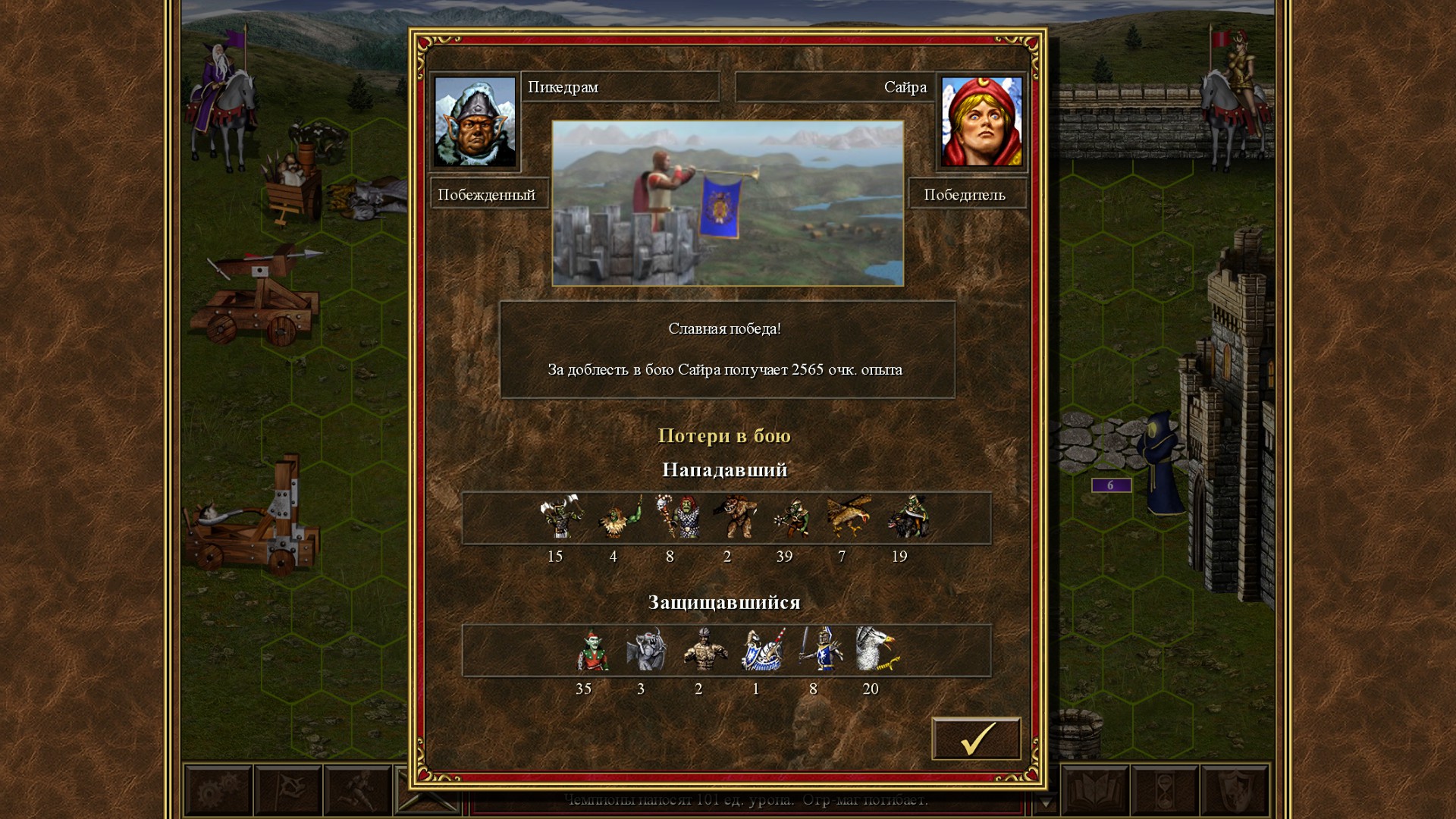Click the Победитель label under Сайра
The width and height of the screenshot is (1456, 819).
click(968, 194)
